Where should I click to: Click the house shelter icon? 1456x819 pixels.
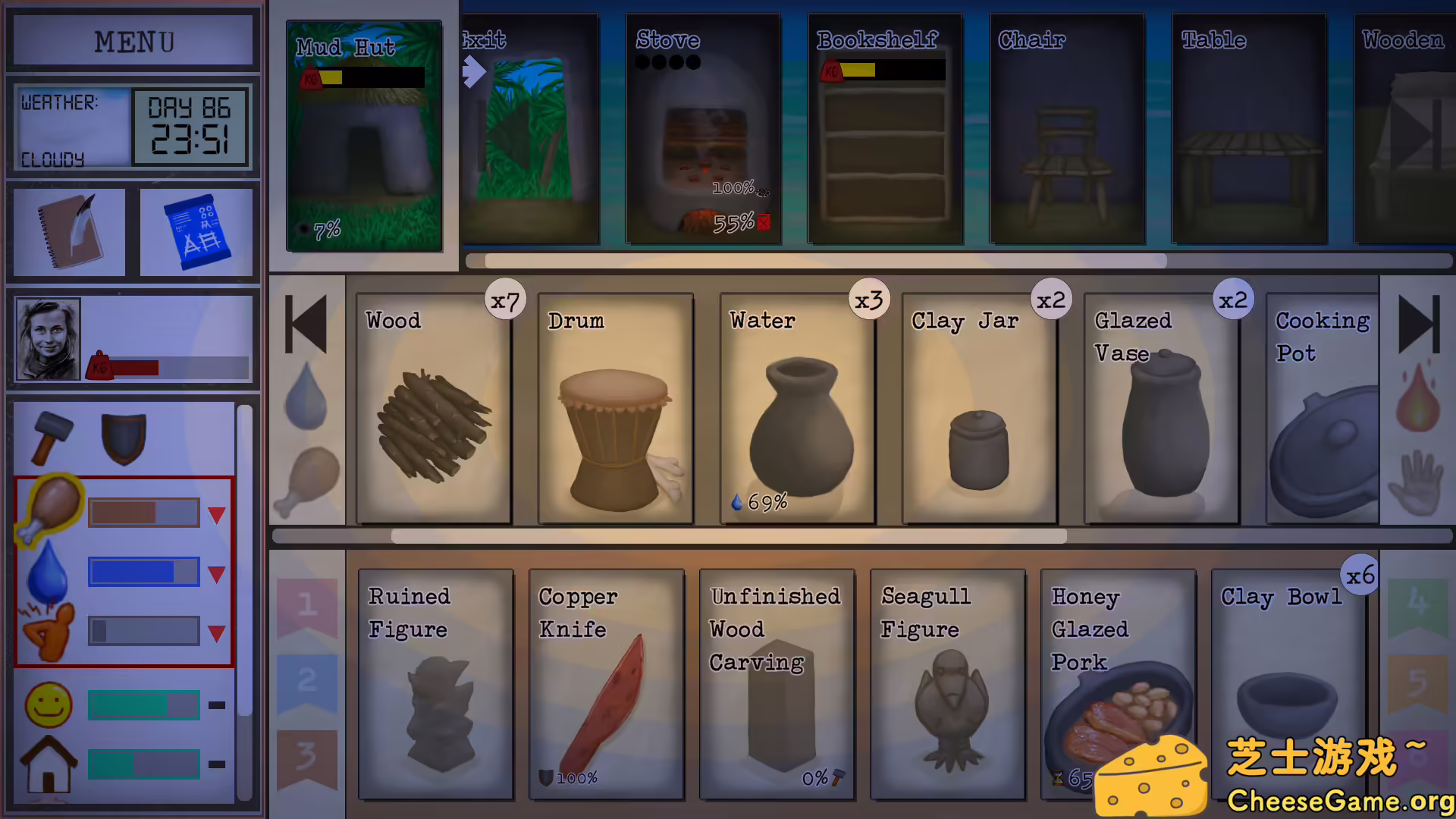pos(48,764)
